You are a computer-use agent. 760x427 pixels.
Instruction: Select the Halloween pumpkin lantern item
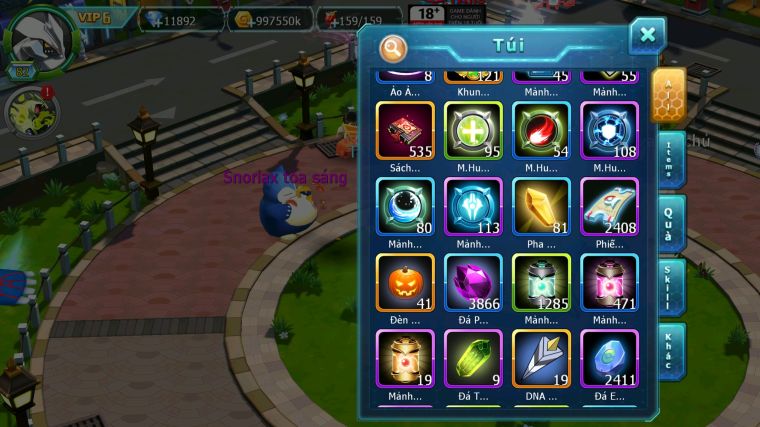click(x=405, y=283)
